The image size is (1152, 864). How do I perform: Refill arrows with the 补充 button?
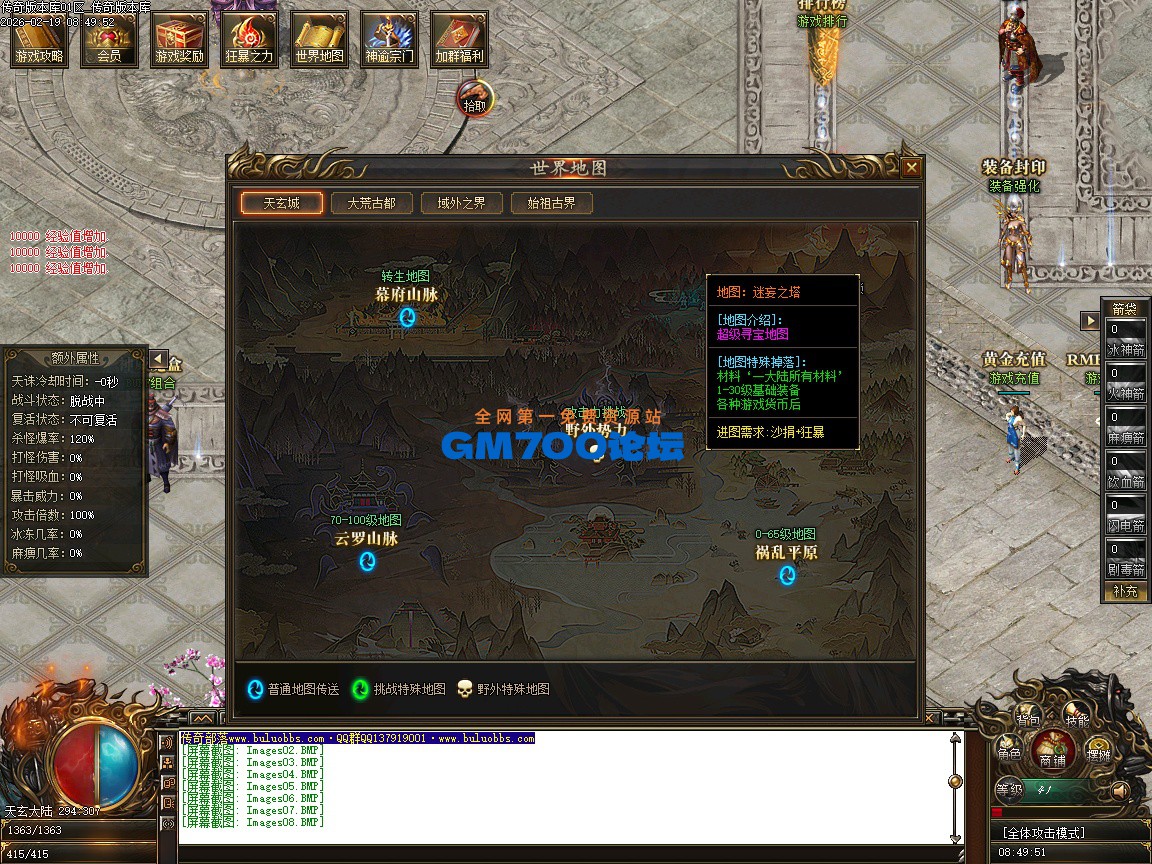[1125, 591]
